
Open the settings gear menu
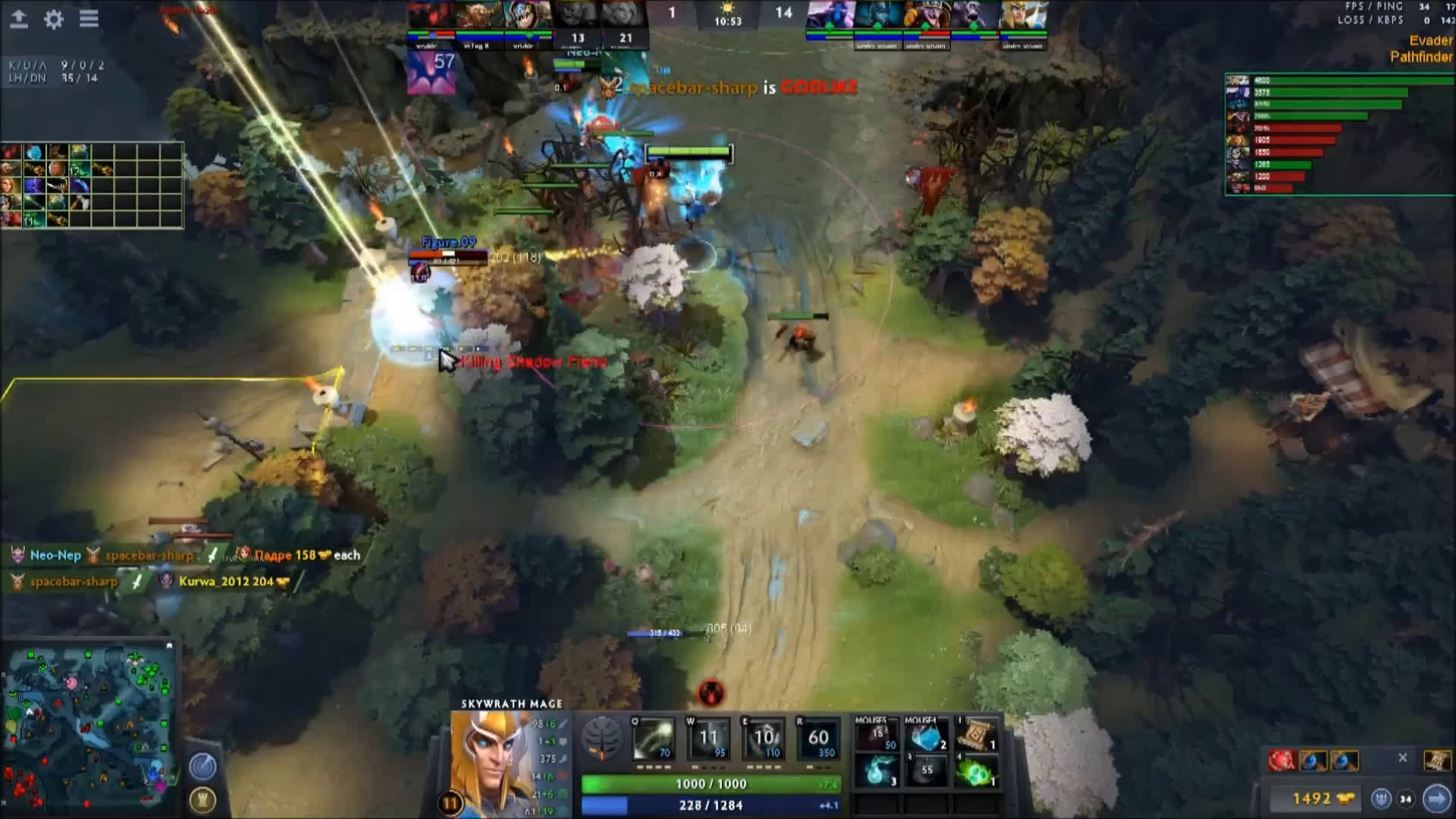point(53,19)
